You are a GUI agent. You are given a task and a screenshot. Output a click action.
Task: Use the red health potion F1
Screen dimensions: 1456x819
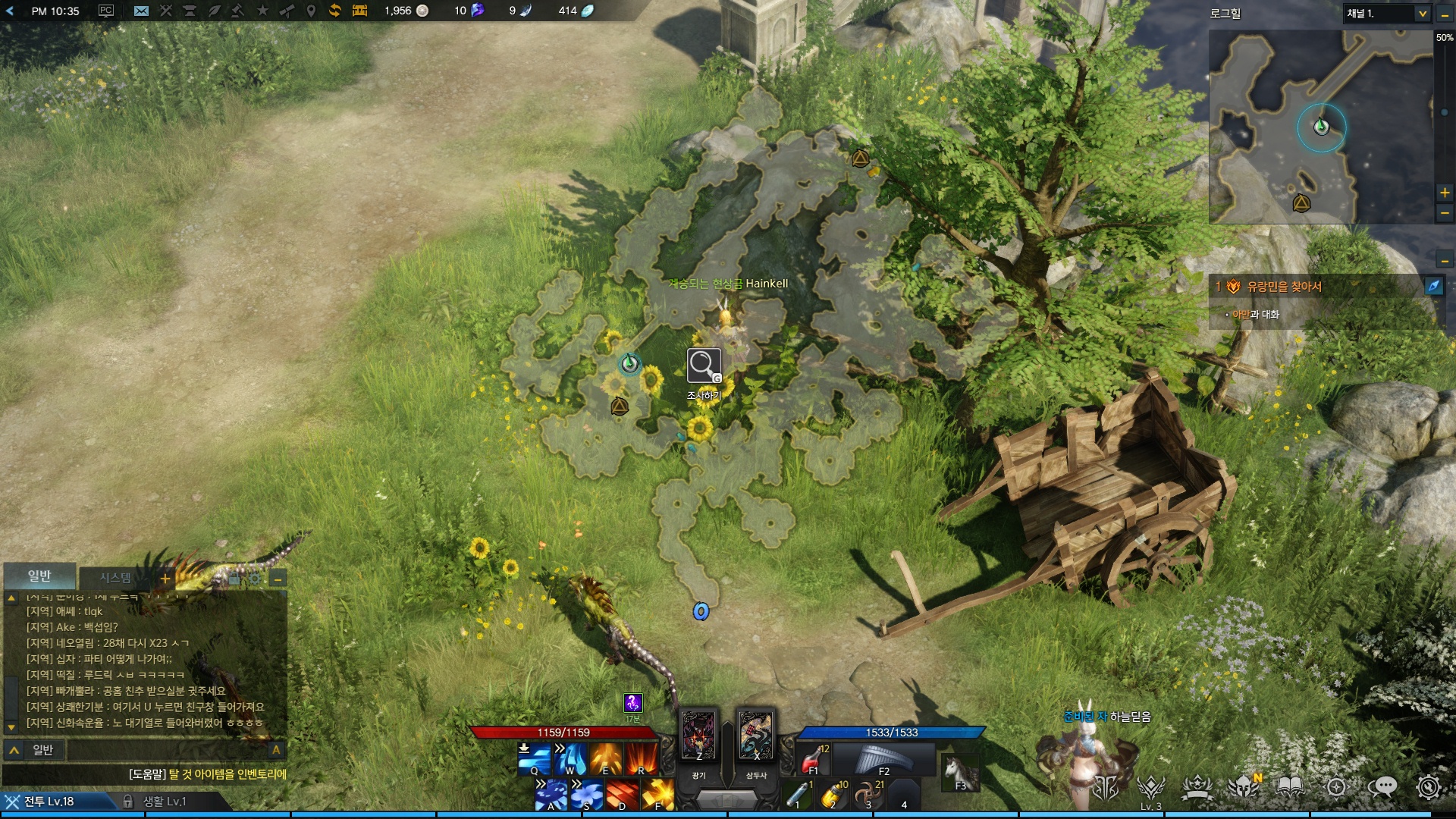pyautogui.click(x=814, y=758)
